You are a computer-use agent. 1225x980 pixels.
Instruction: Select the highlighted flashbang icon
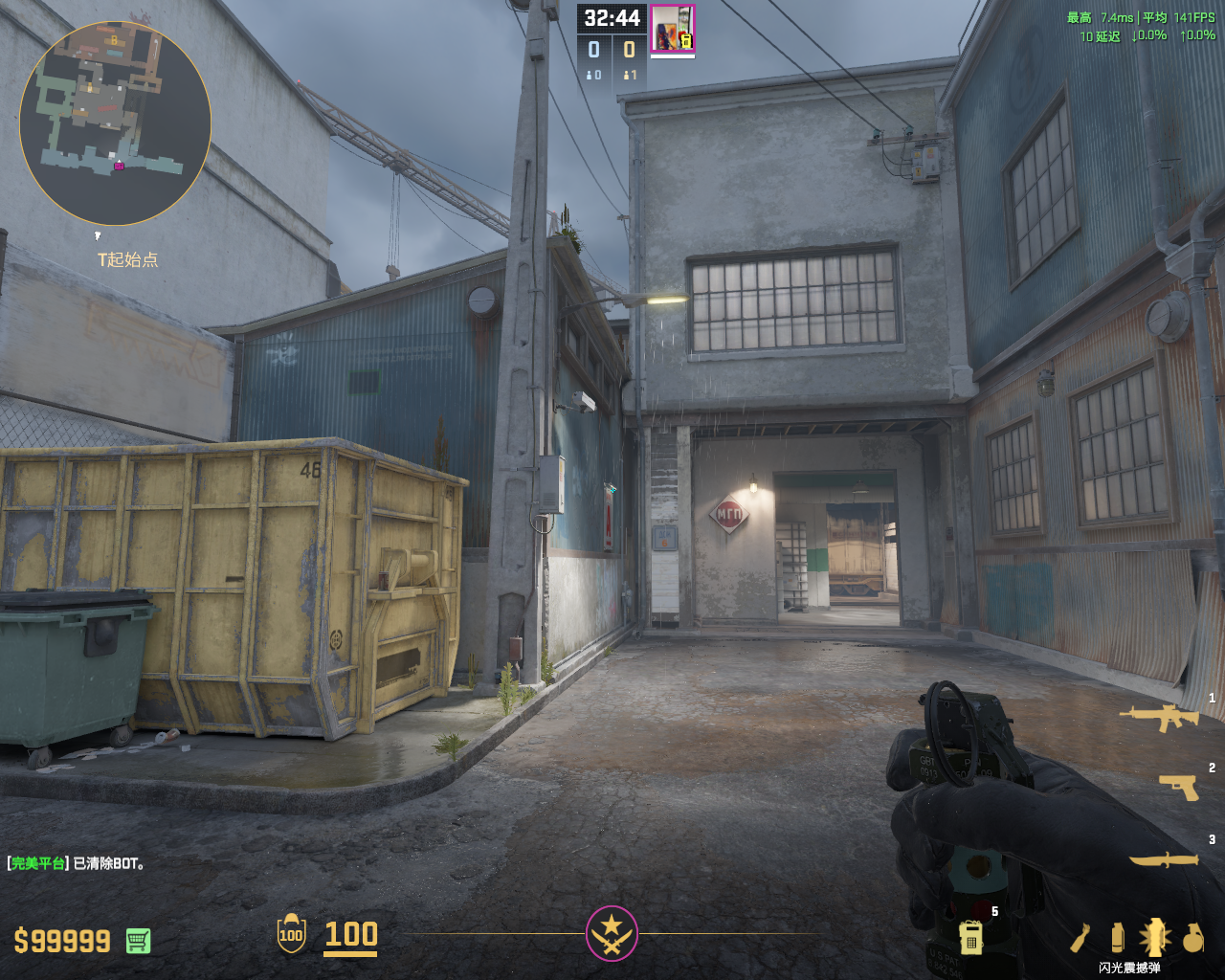tap(1154, 937)
